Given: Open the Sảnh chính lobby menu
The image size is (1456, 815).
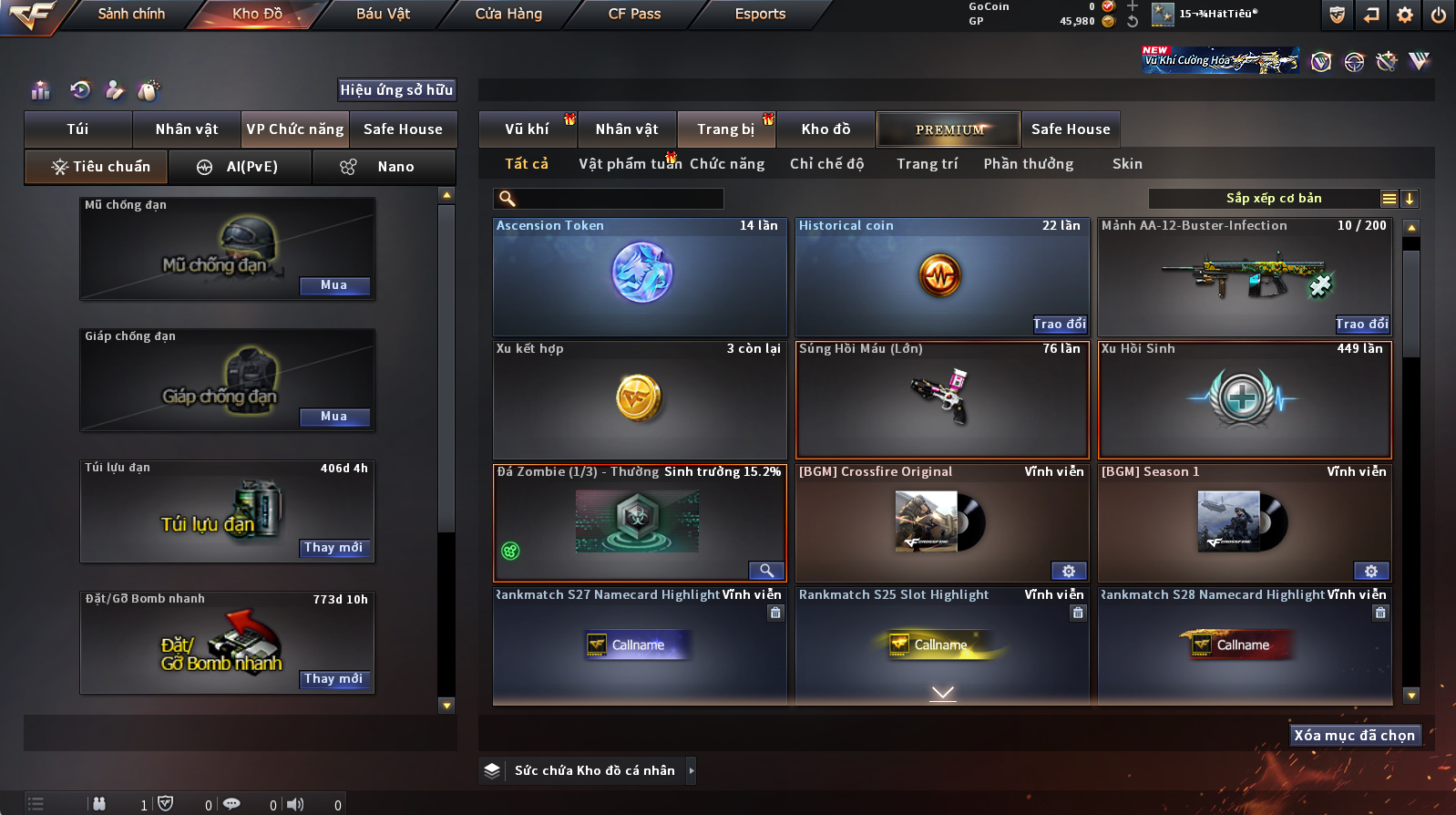Looking at the screenshot, I should 131,14.
